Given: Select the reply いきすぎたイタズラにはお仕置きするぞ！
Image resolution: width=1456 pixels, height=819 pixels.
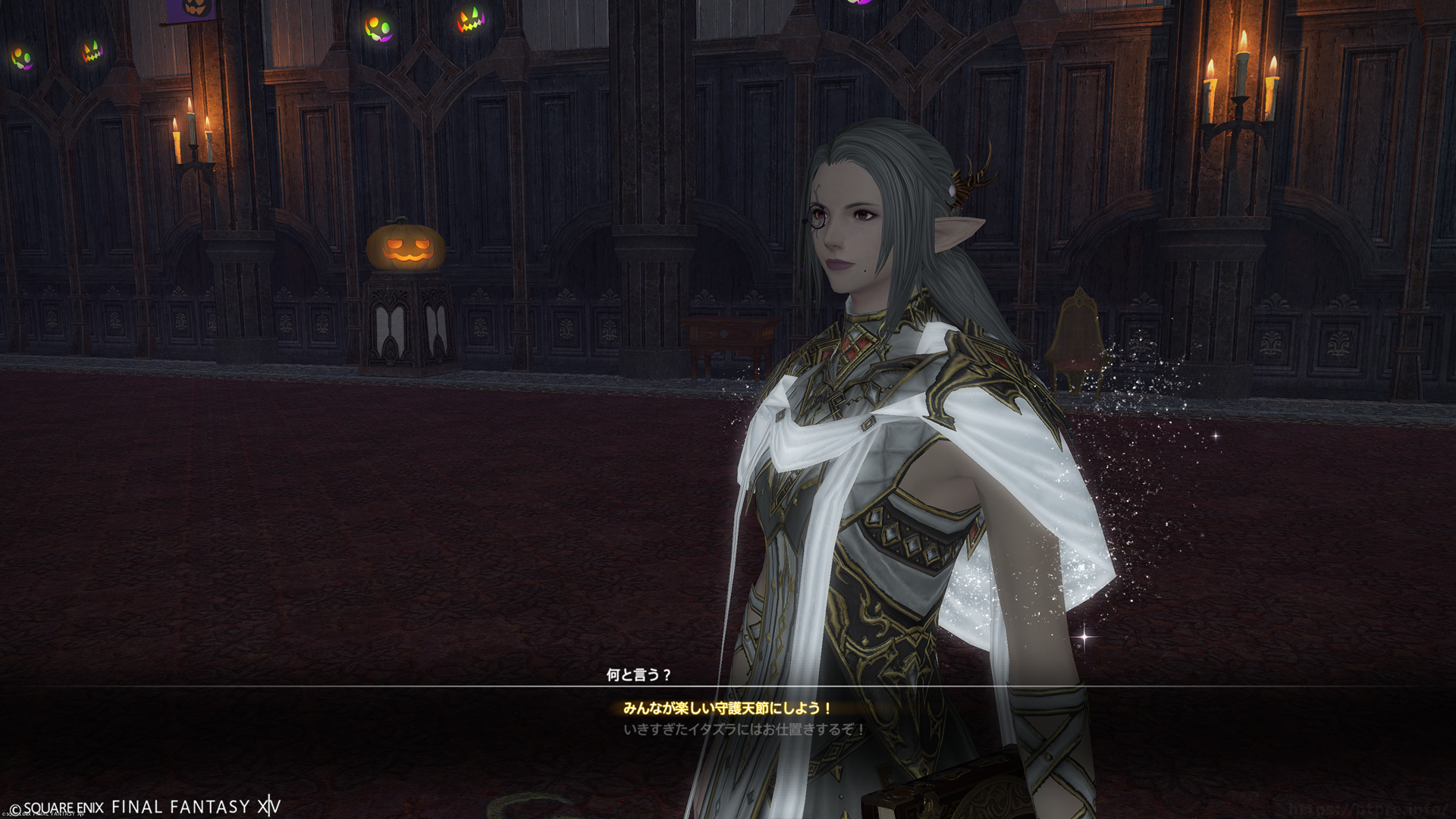Looking at the screenshot, I should click(x=743, y=730).
